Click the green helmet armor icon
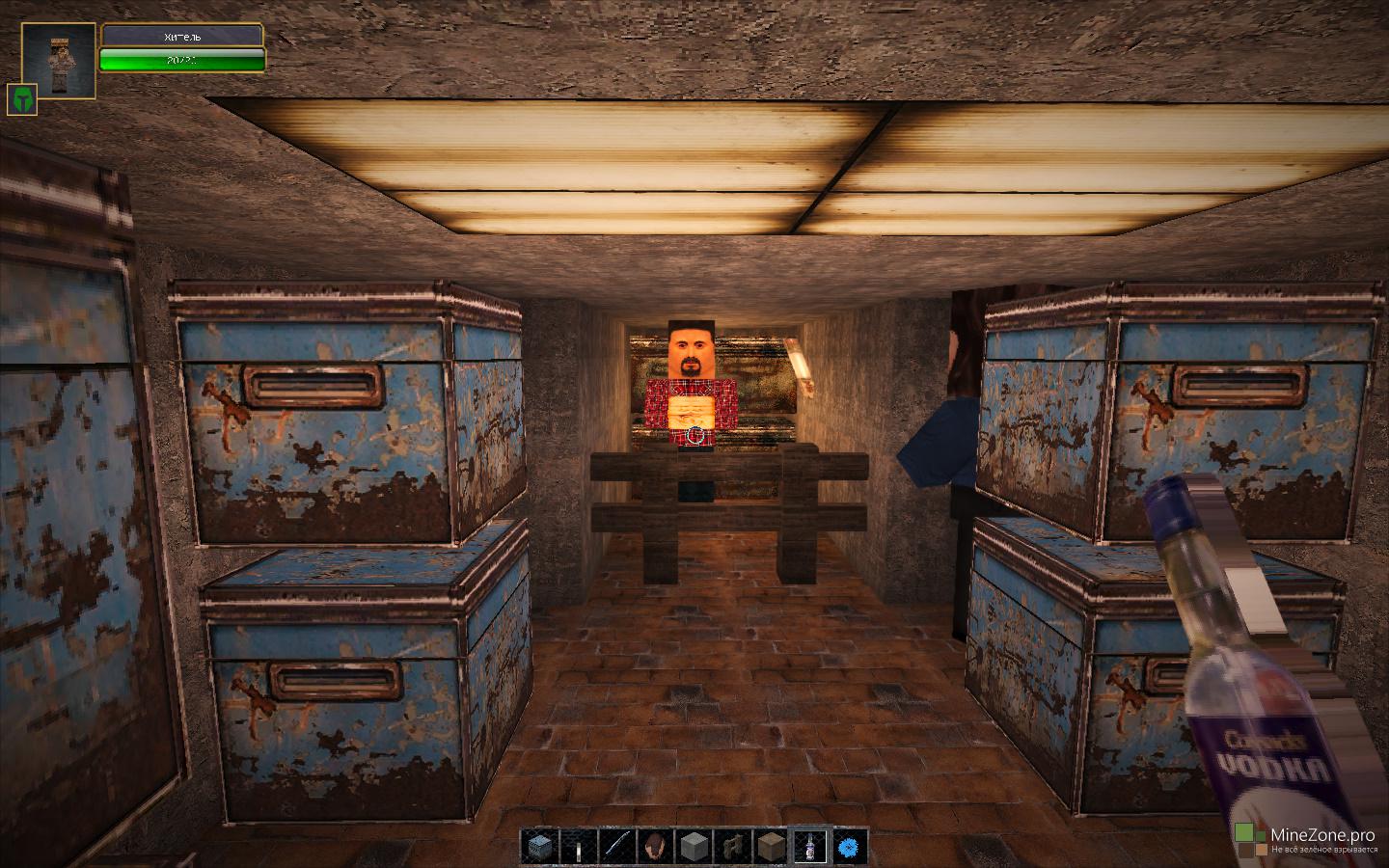This screenshot has height=868, width=1389. click(x=21, y=99)
